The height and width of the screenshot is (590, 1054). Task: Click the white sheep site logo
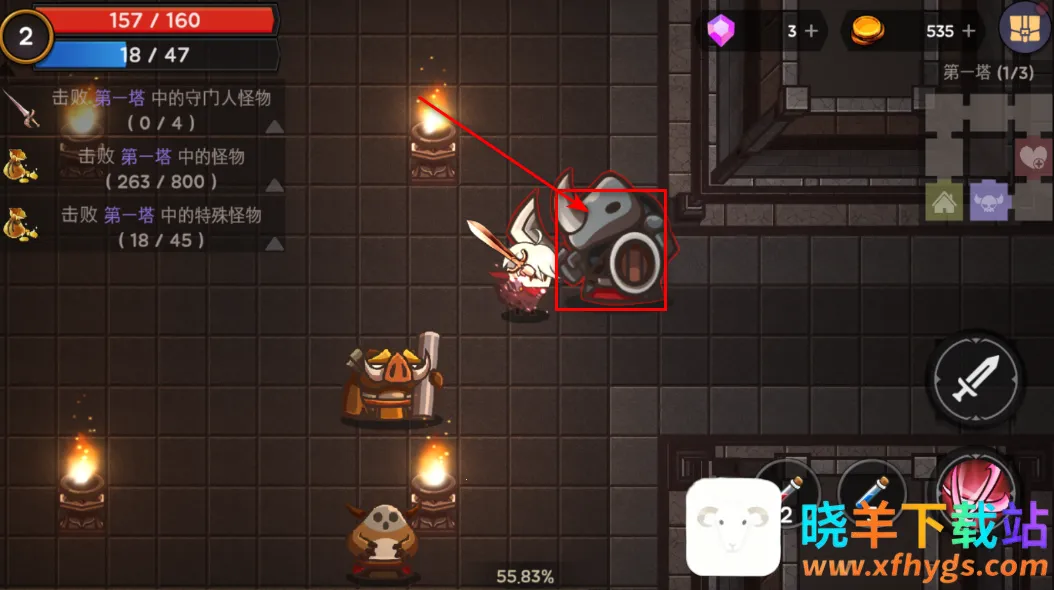click(x=734, y=527)
